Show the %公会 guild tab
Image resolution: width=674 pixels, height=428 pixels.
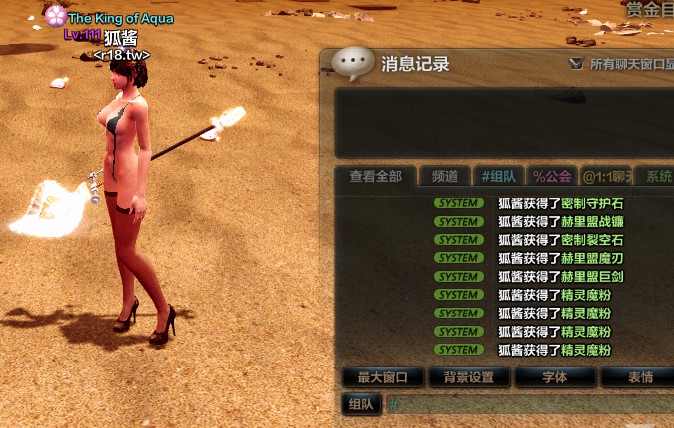552,176
